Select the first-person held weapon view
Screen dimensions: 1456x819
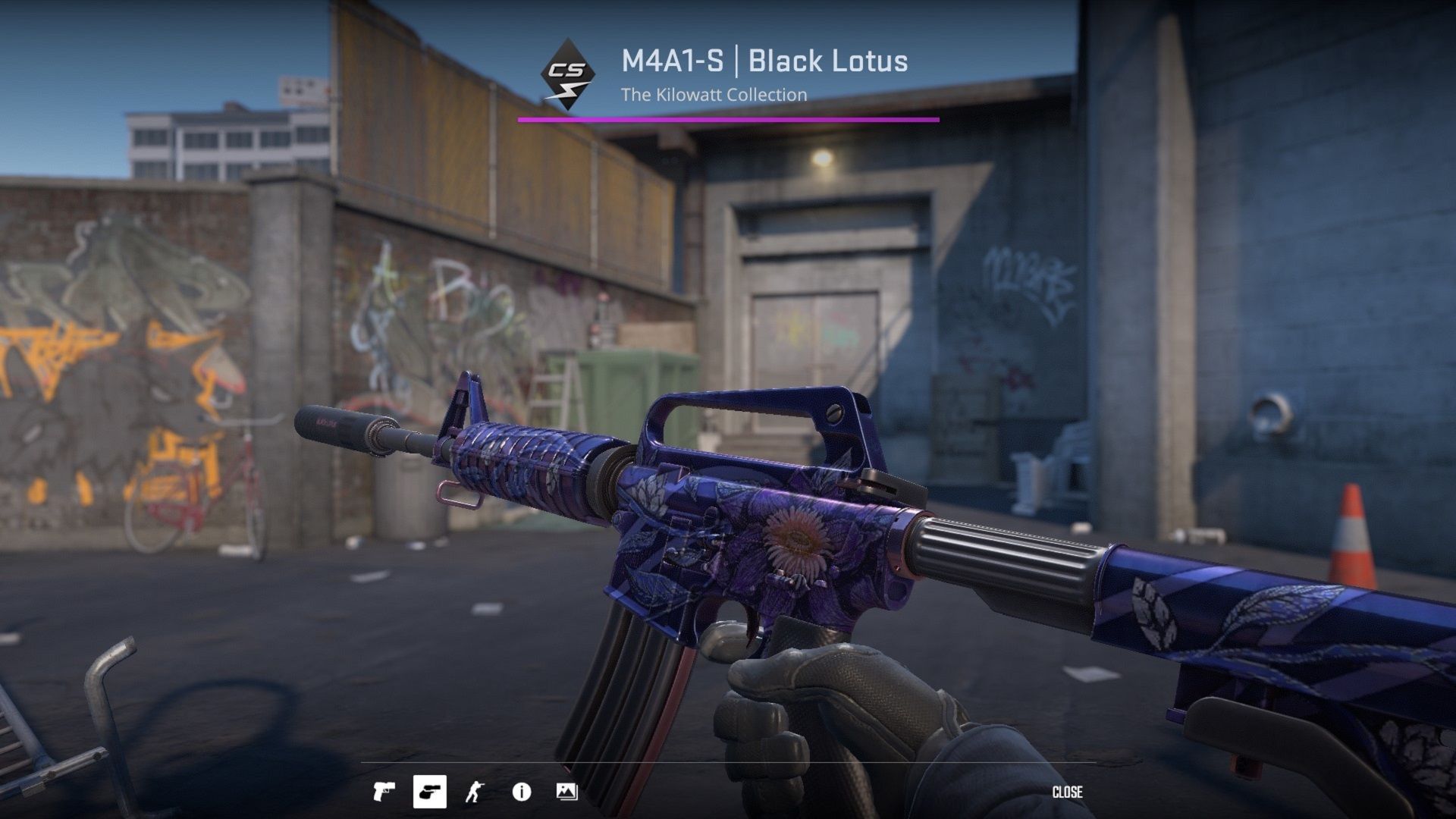[429, 792]
